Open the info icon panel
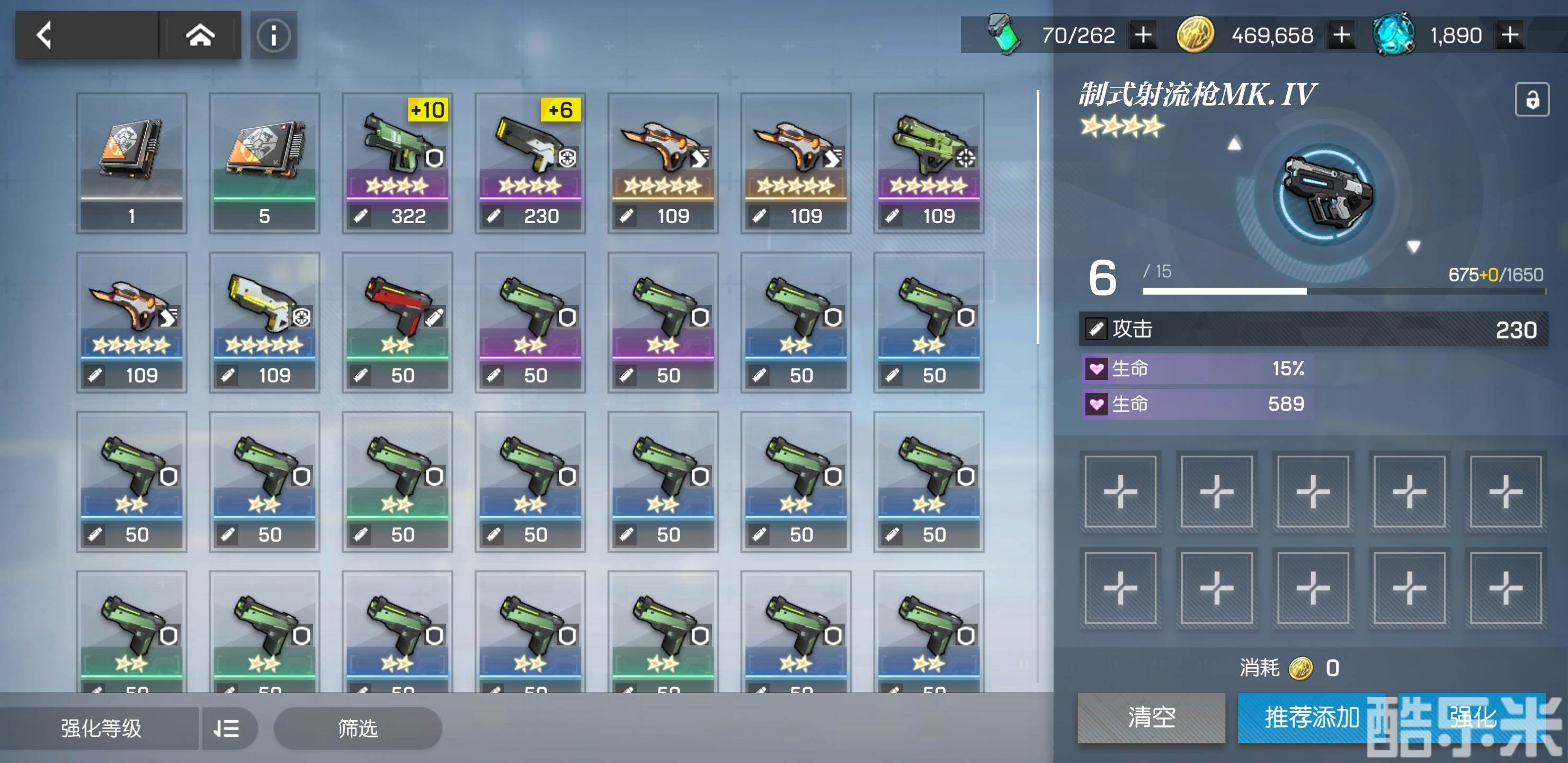Image resolution: width=1568 pixels, height=763 pixels. pos(273,36)
